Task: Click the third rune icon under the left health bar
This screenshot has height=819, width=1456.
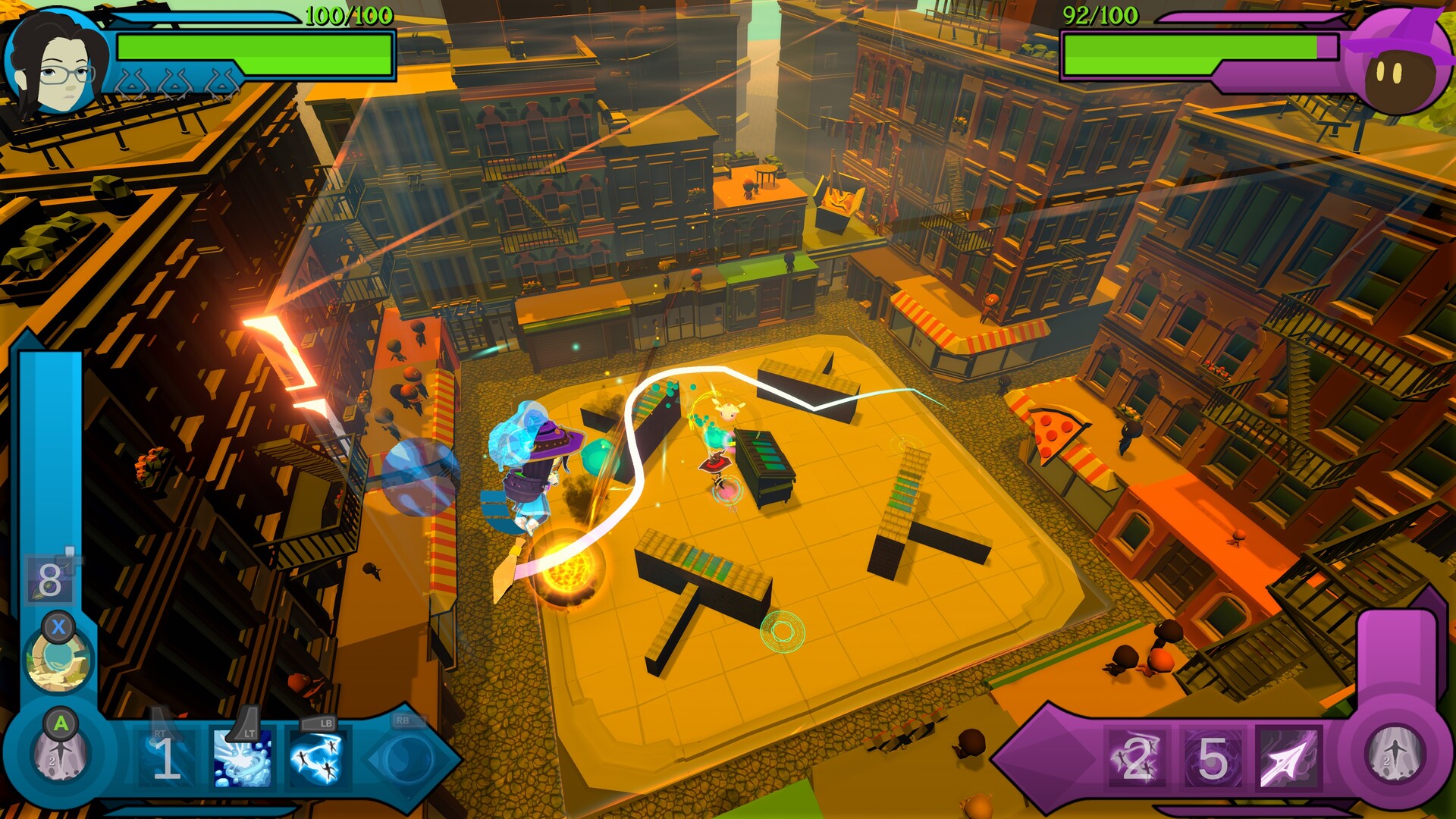Action: (221, 80)
